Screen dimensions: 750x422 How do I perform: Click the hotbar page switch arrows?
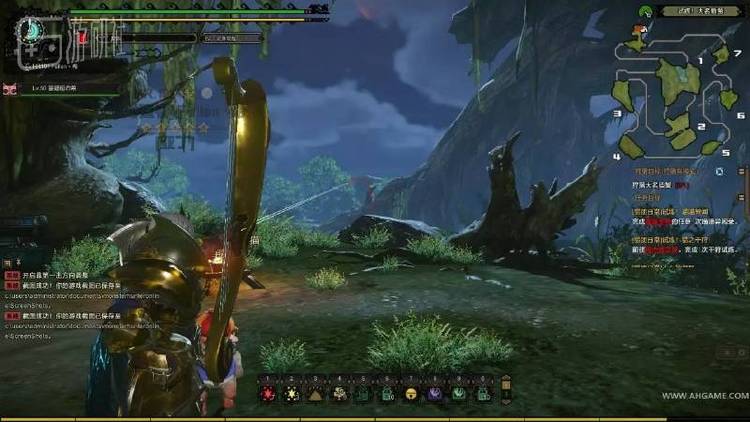[505, 389]
